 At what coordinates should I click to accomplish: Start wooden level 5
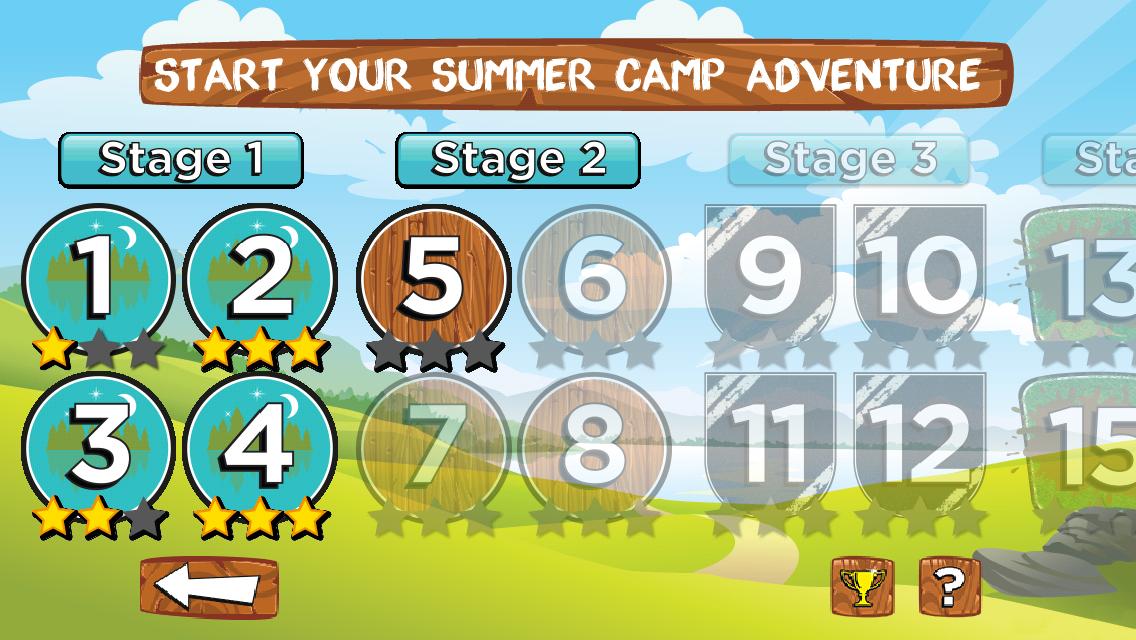[x=433, y=278]
